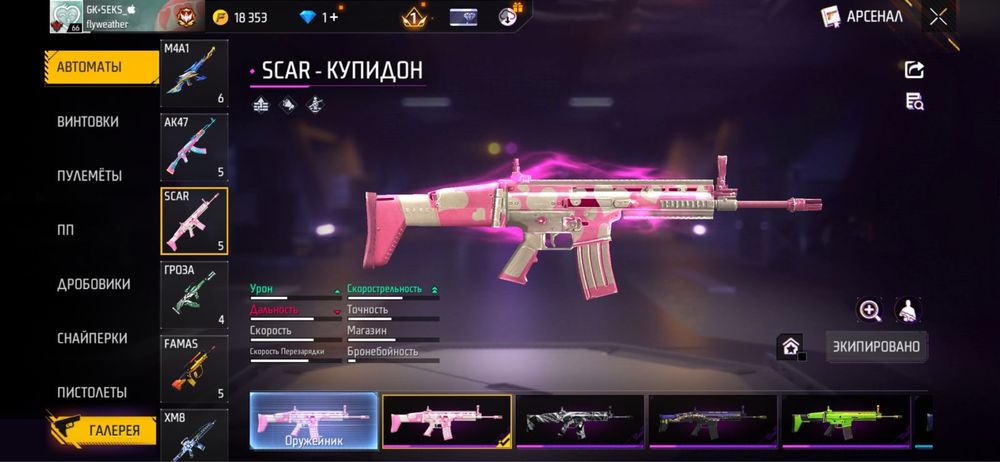The height and width of the screenshot is (462, 1000).
Task: Show the Дробовики category
Action: [x=94, y=284]
